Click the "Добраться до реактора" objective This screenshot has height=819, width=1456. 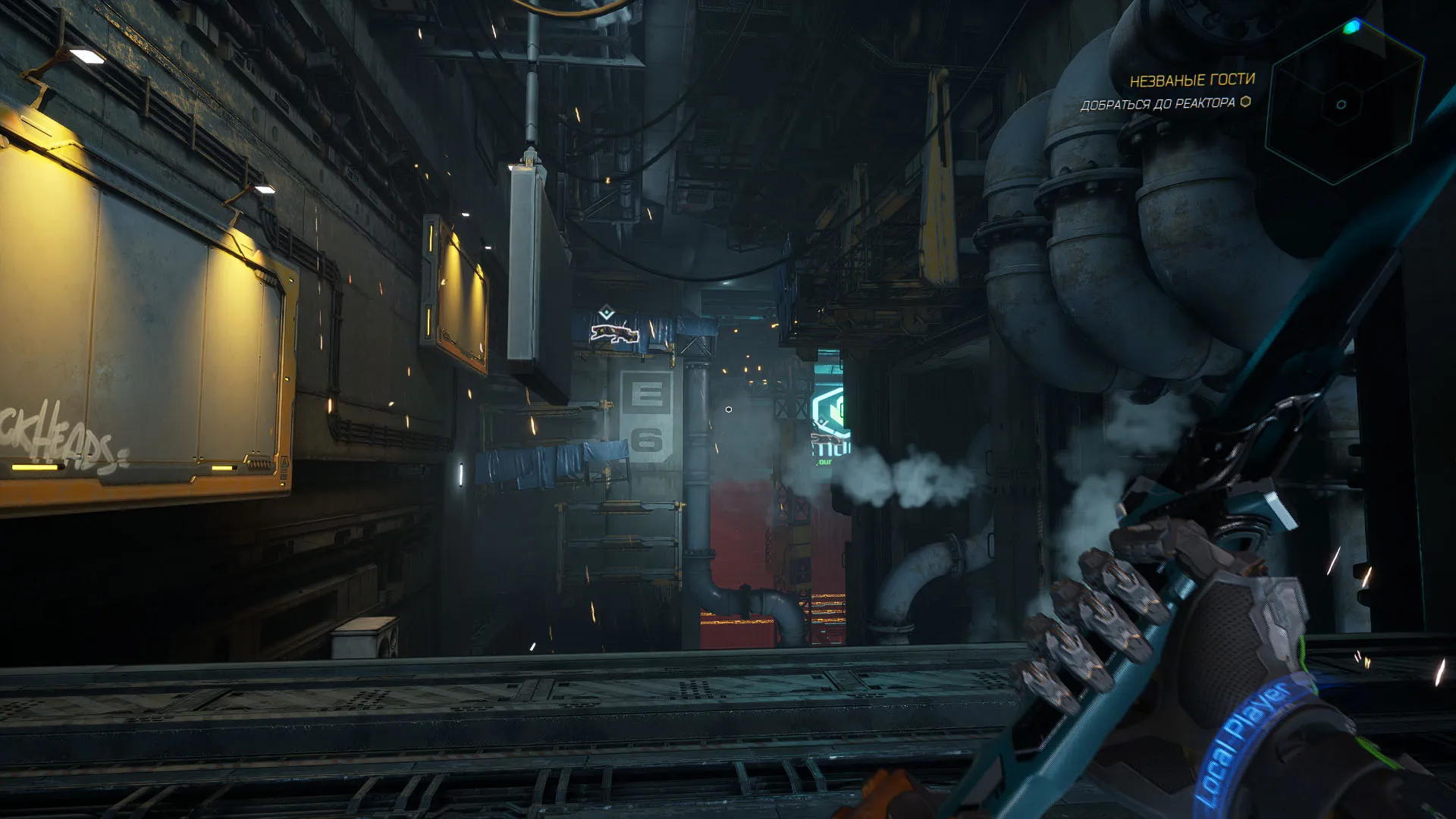click(1157, 104)
